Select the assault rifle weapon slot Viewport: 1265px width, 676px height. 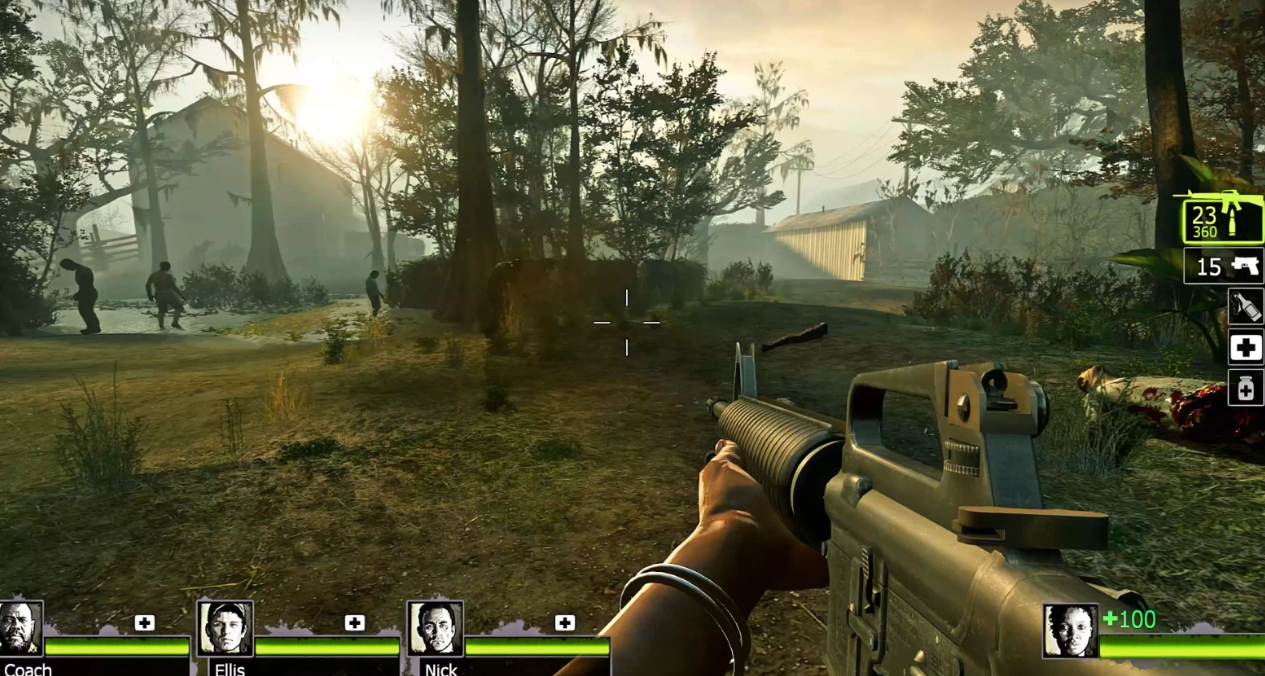click(x=1221, y=220)
